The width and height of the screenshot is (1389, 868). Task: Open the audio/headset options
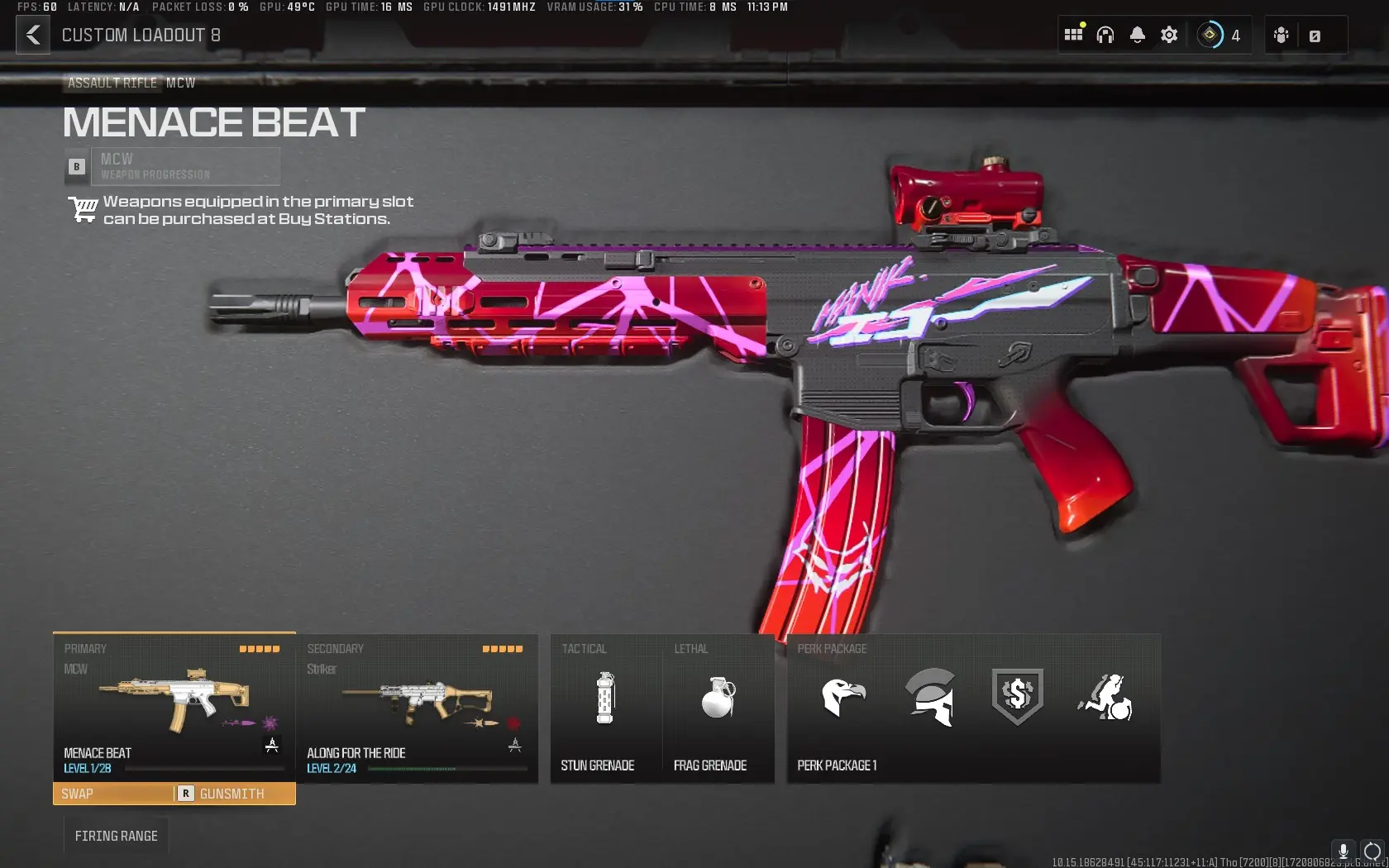pyautogui.click(x=1105, y=34)
